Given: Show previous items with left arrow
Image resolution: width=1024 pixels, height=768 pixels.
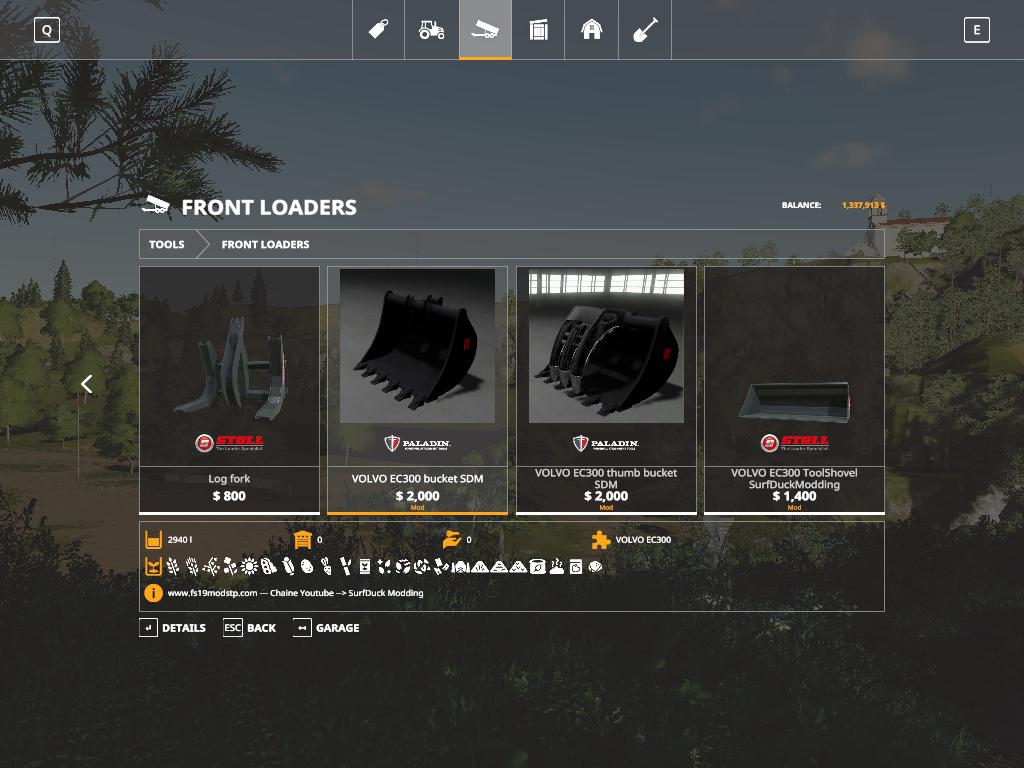Looking at the screenshot, I should click(87, 384).
